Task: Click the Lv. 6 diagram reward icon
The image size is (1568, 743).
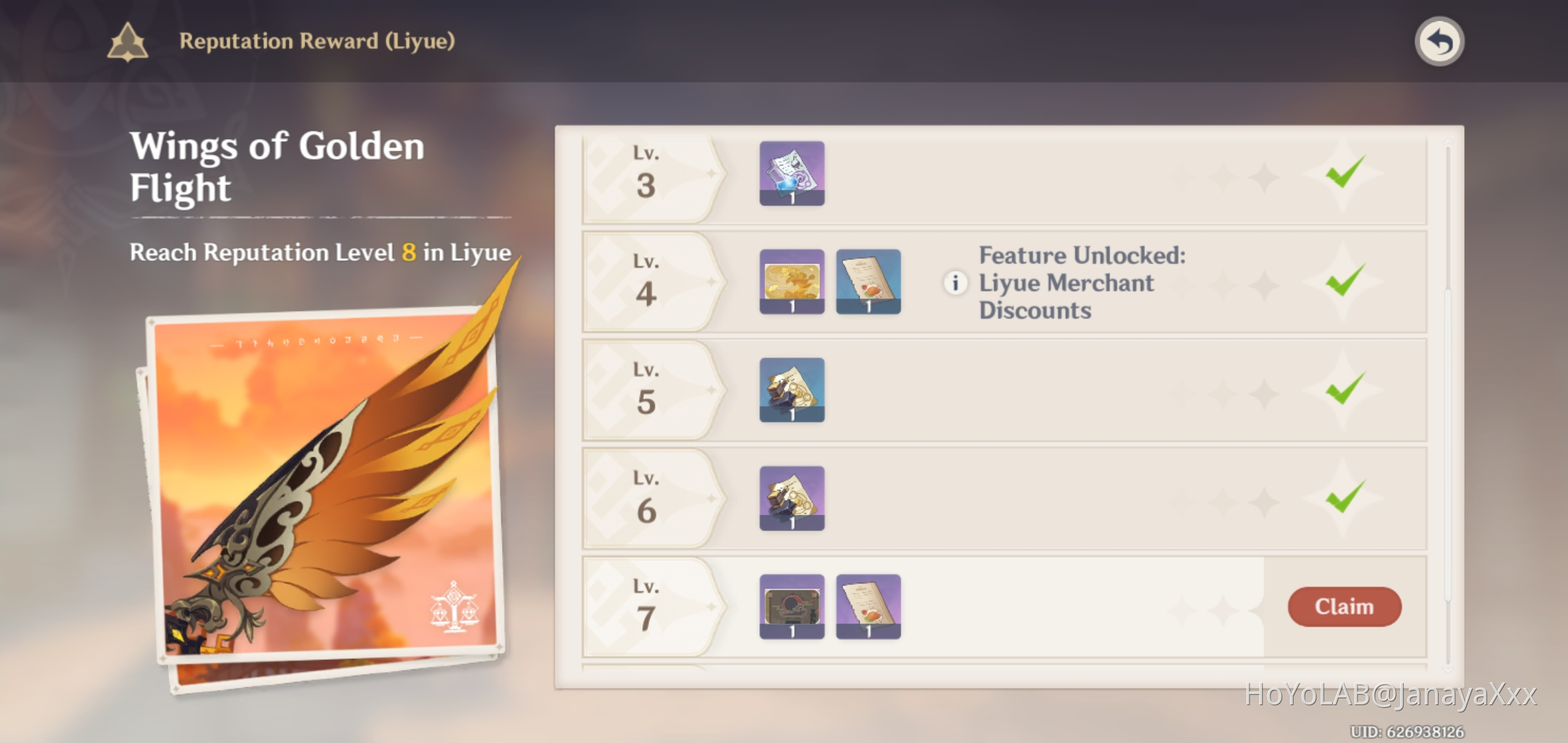Action: 792,498
